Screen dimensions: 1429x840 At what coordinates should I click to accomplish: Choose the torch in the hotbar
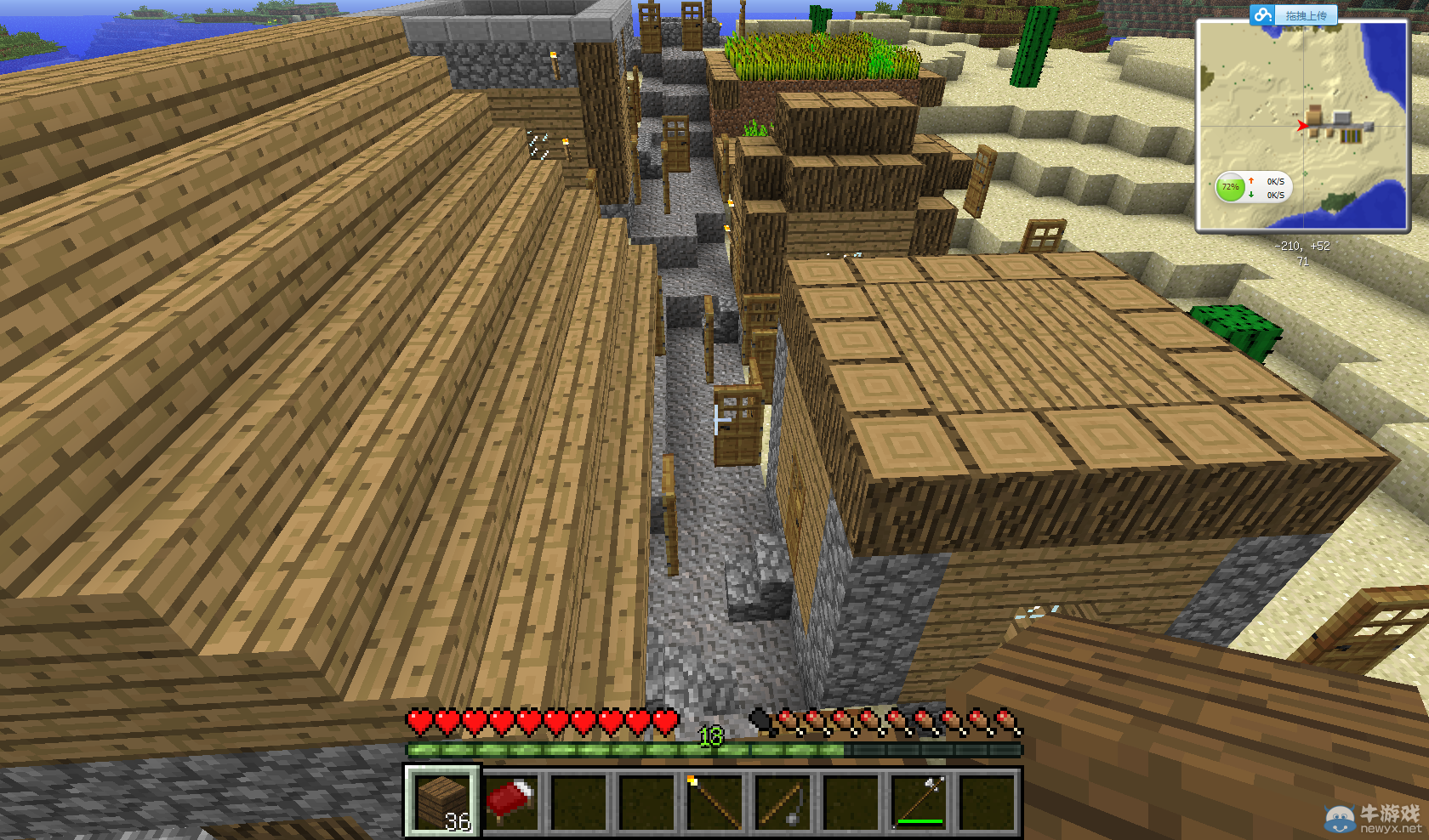[x=714, y=801]
